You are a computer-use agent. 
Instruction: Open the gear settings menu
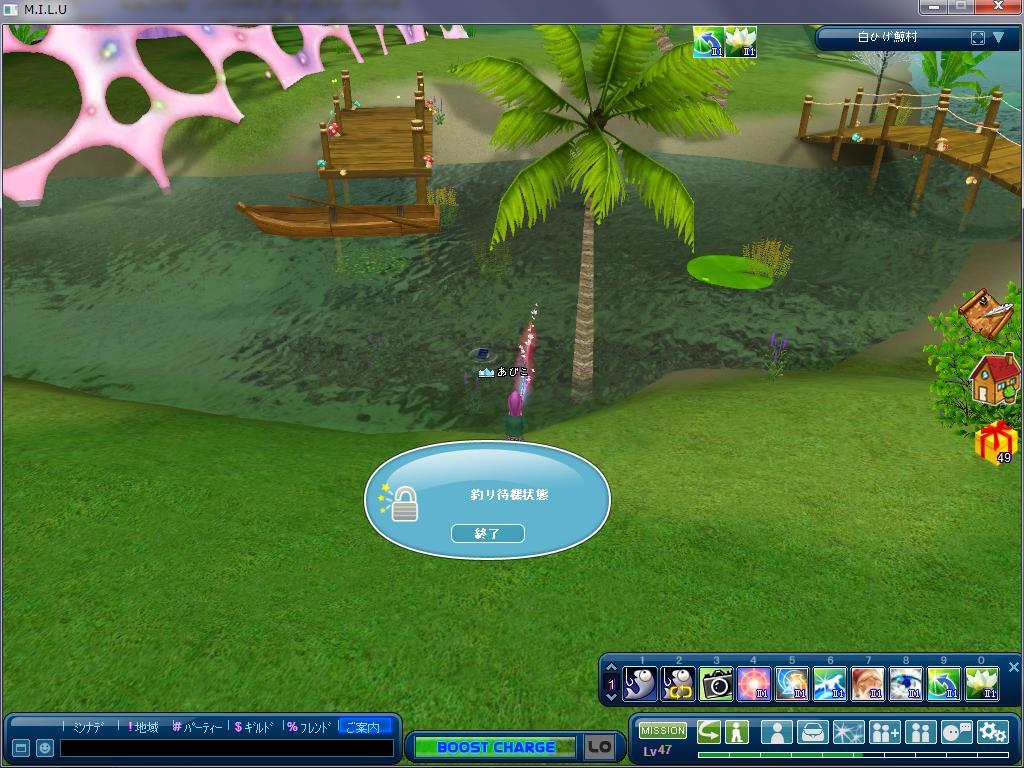(992, 732)
